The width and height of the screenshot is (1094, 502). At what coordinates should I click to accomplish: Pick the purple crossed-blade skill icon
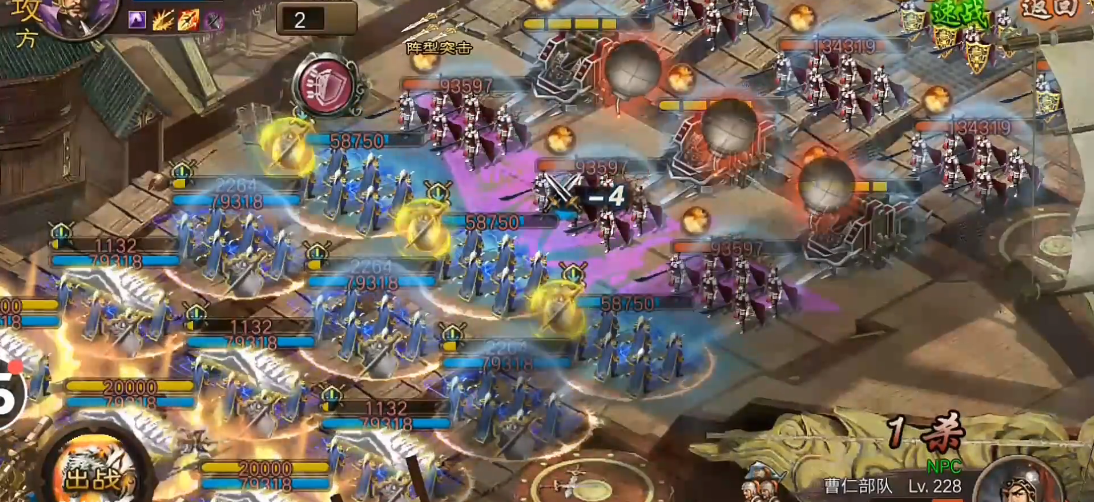point(213,19)
